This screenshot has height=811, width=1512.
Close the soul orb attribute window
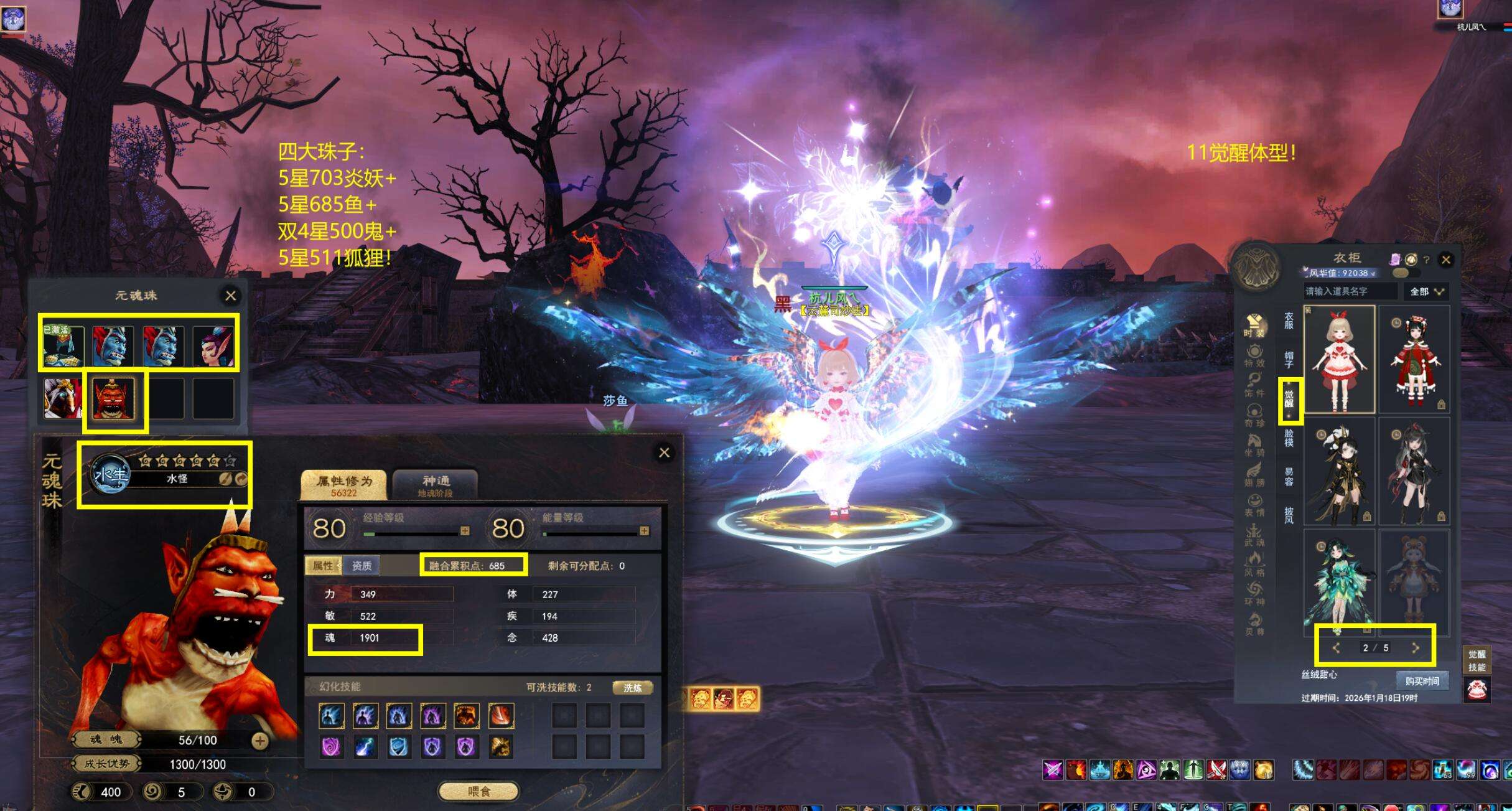pyautogui.click(x=664, y=452)
